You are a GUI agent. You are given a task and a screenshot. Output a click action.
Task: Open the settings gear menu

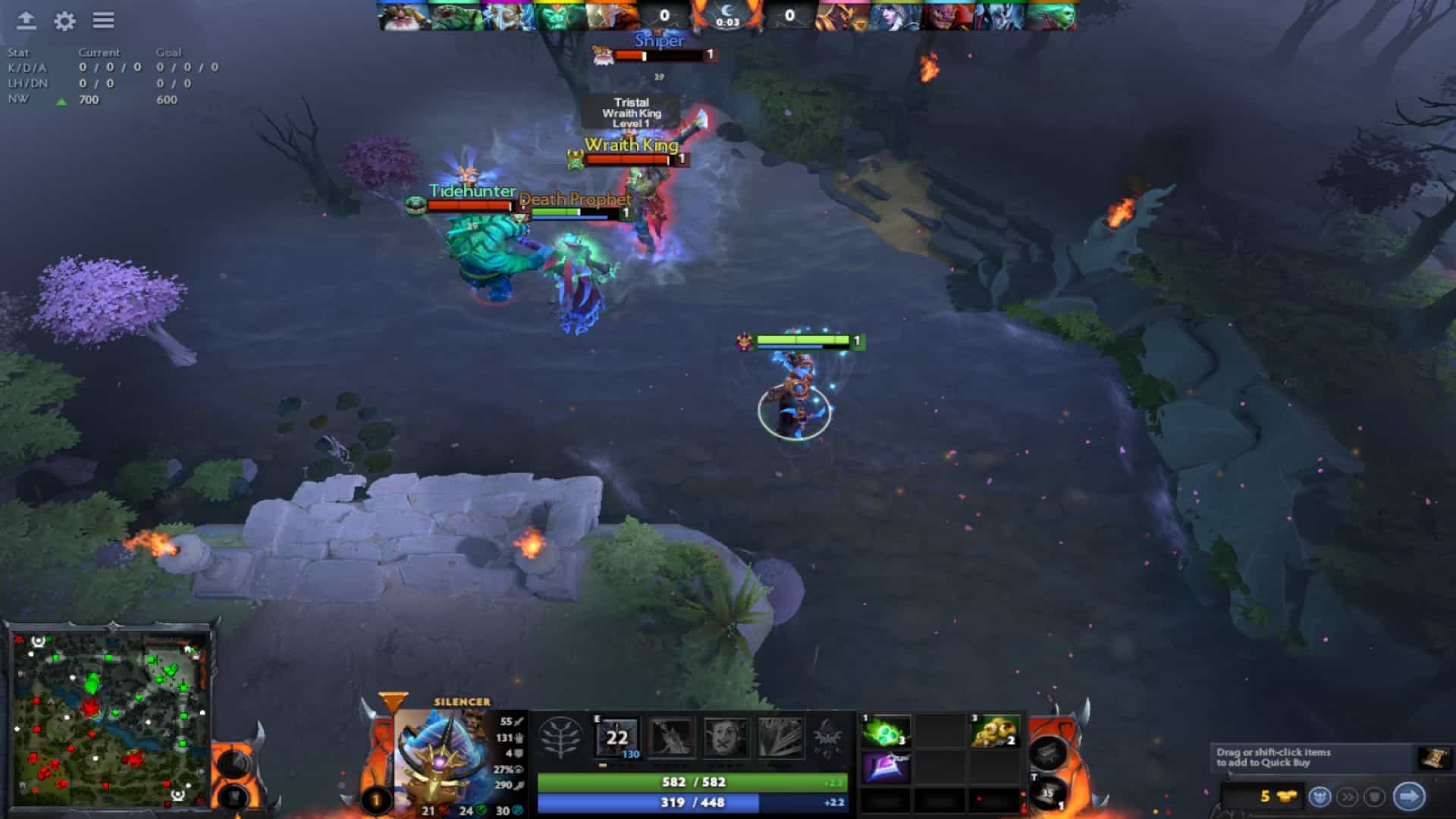(65, 21)
